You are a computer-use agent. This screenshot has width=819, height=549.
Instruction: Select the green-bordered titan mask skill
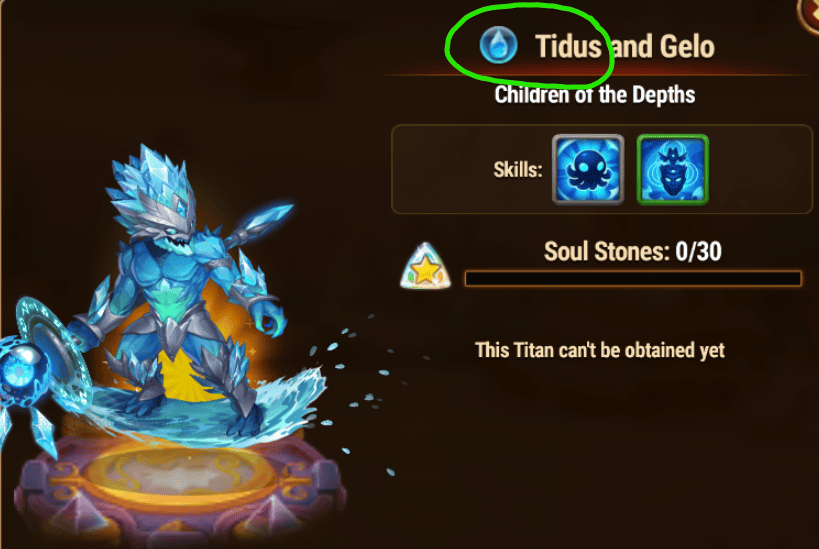[x=673, y=169]
